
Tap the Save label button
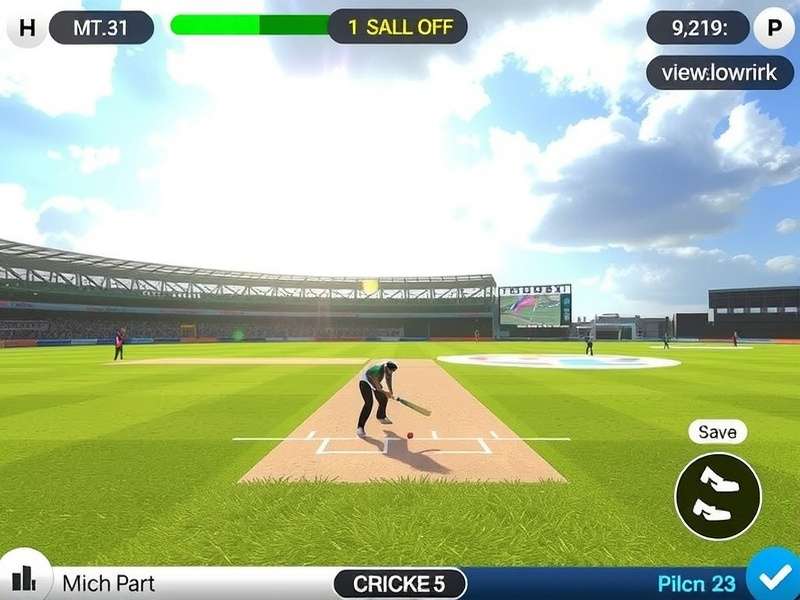[717, 432]
